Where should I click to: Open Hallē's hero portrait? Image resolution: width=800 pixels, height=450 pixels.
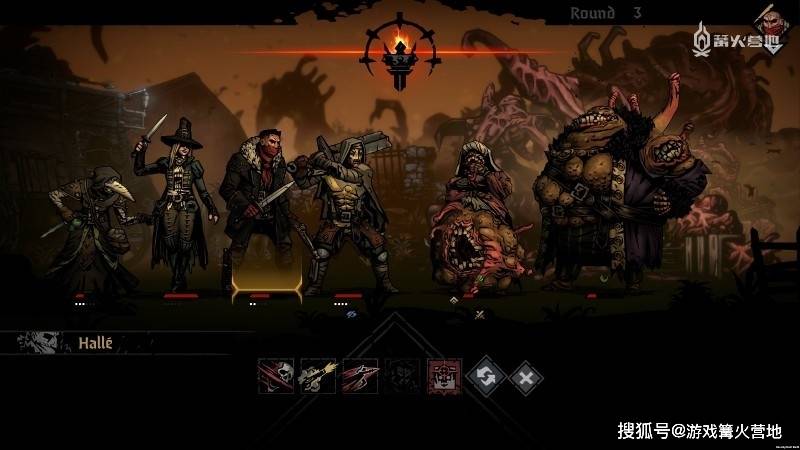[41, 343]
